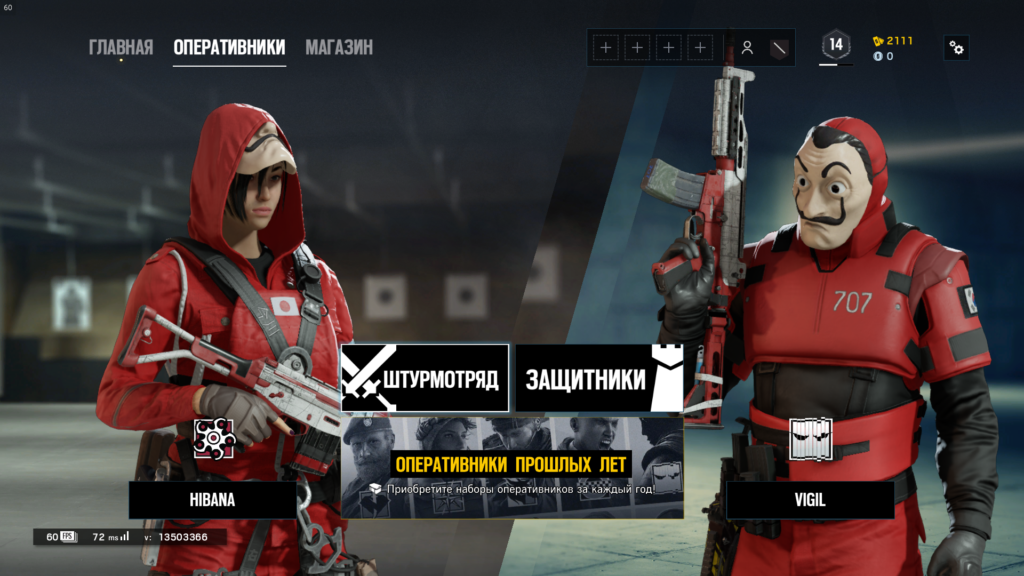Click Hibana's X-Kairos gadget icon
Screen dimensions: 1024x576
[x=213, y=439]
